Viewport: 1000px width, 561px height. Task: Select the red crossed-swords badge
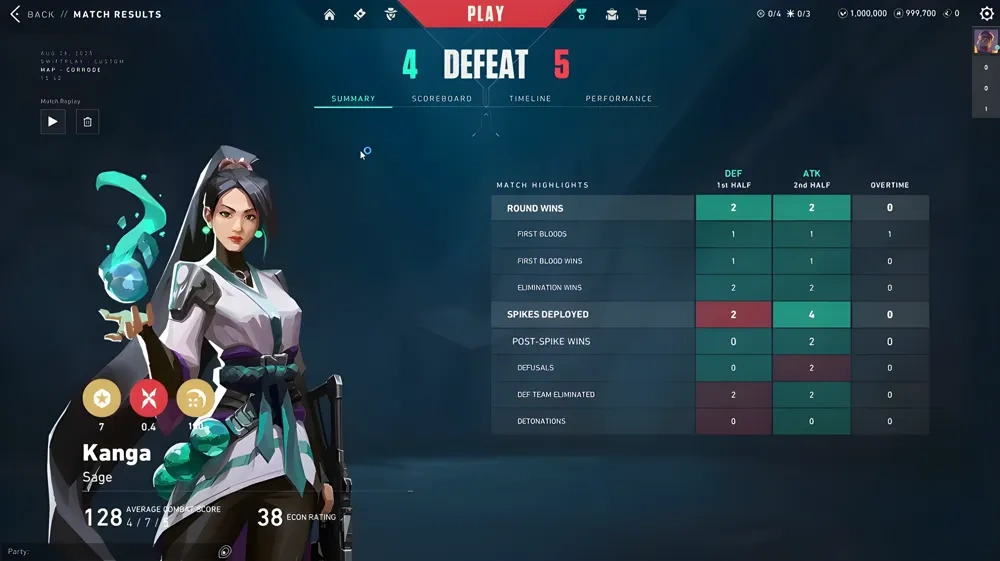click(149, 398)
